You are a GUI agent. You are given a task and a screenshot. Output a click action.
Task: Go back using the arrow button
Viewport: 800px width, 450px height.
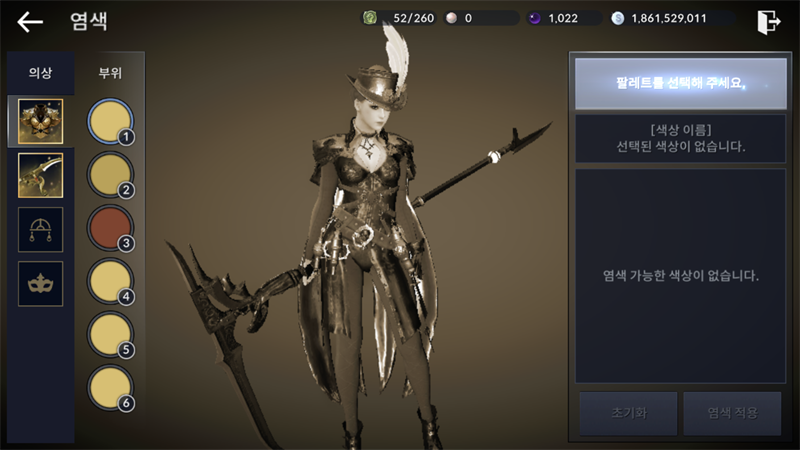[x=30, y=21]
